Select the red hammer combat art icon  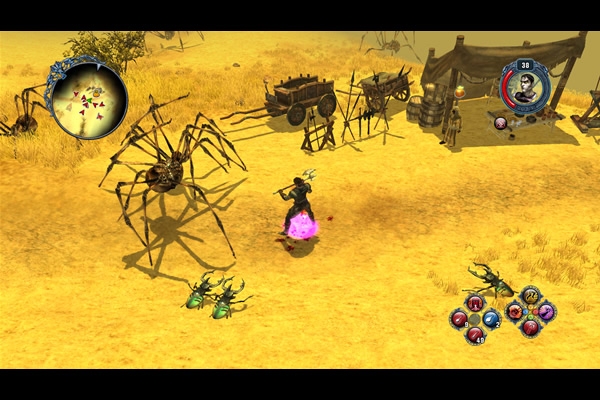pos(530,327)
